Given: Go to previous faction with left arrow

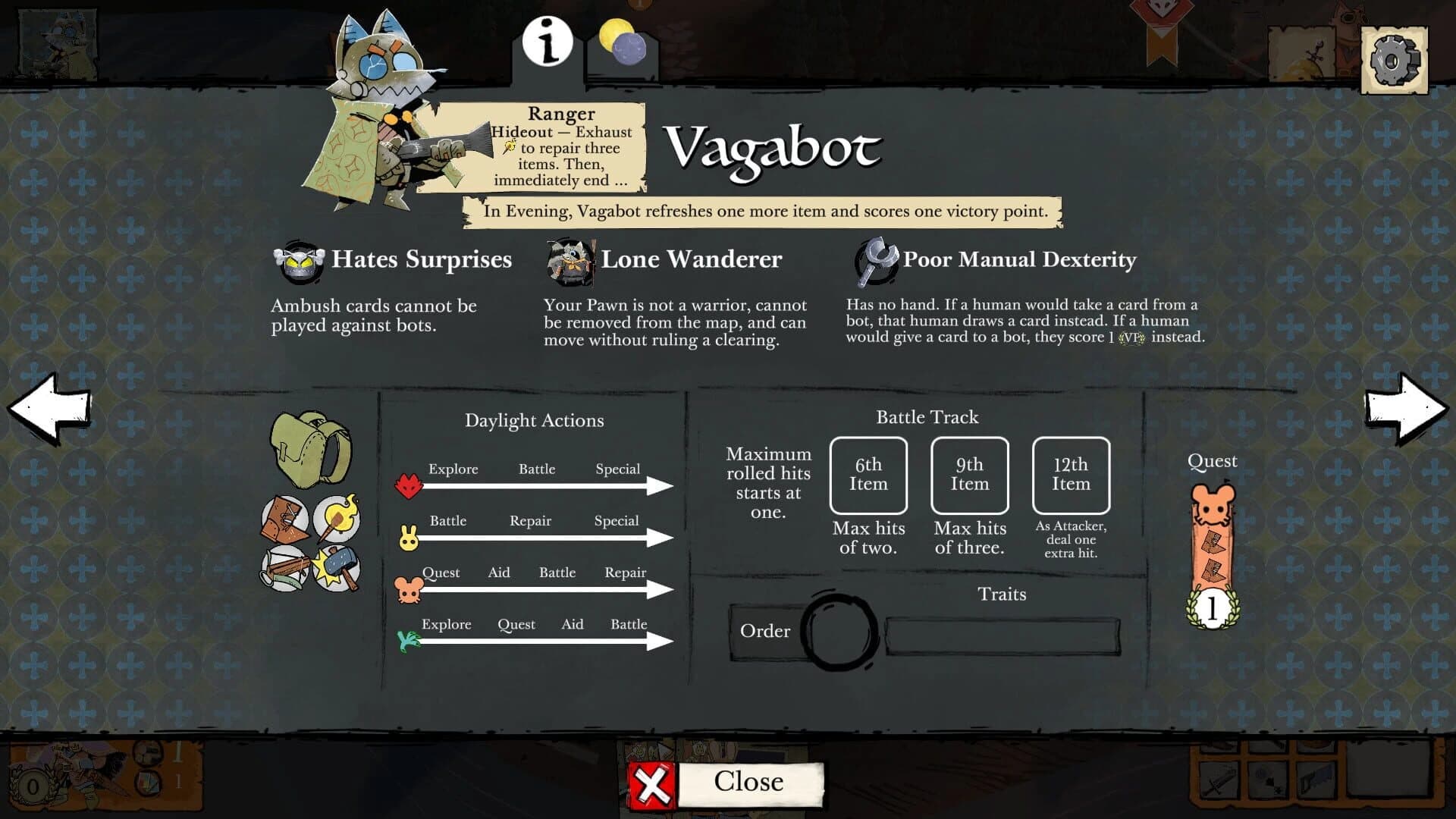Looking at the screenshot, I should [47, 409].
